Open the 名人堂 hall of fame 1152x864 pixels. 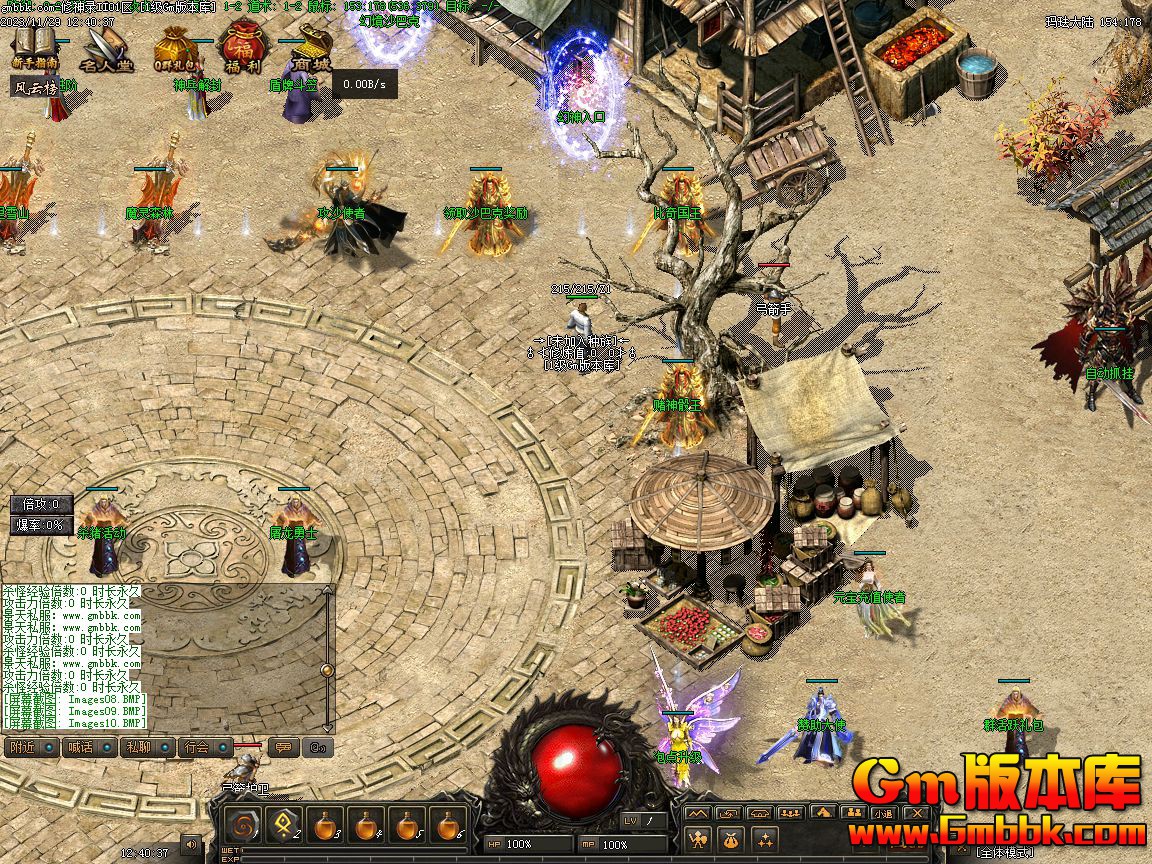point(107,47)
